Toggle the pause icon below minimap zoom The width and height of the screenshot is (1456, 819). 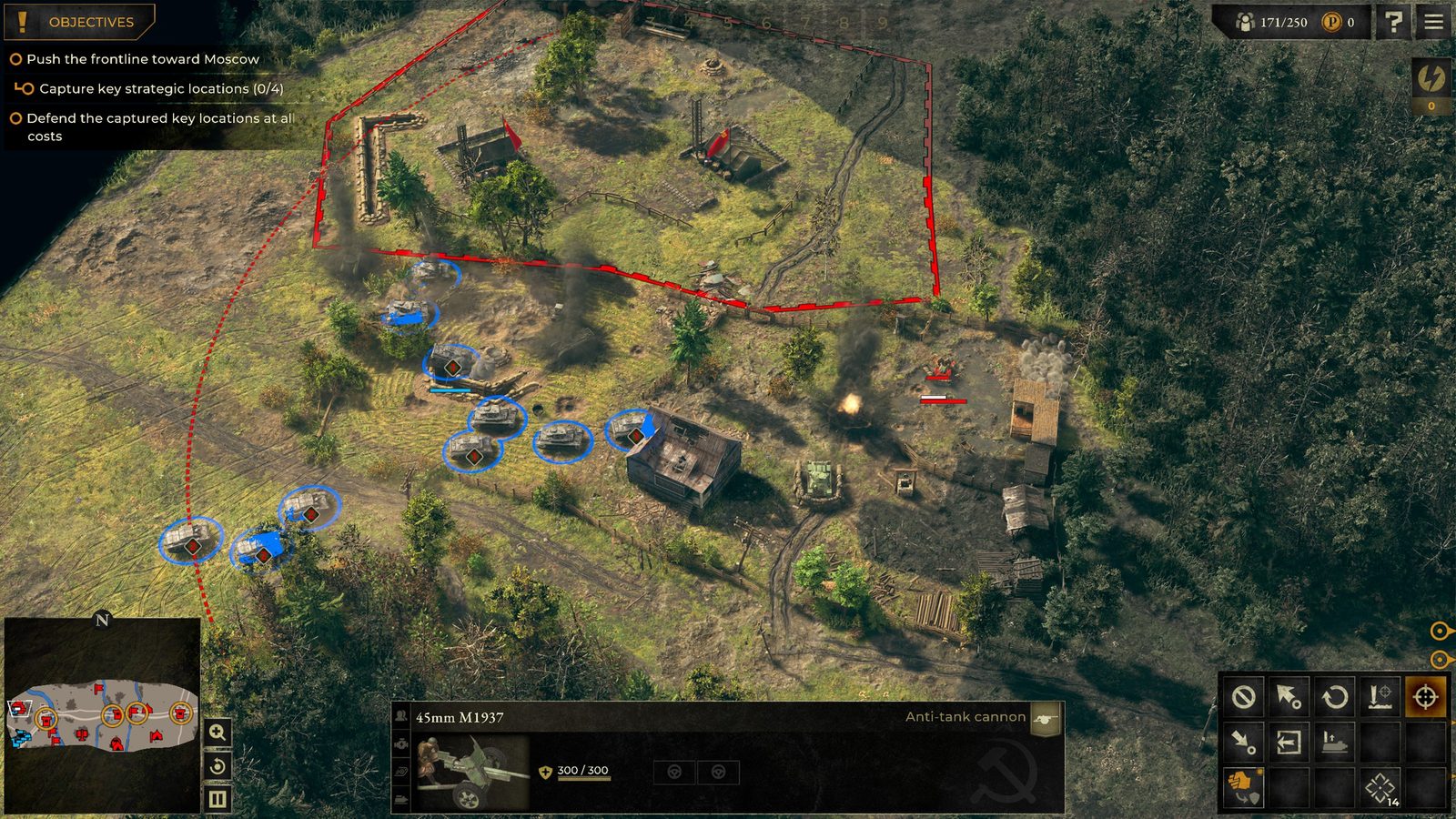pos(217,801)
